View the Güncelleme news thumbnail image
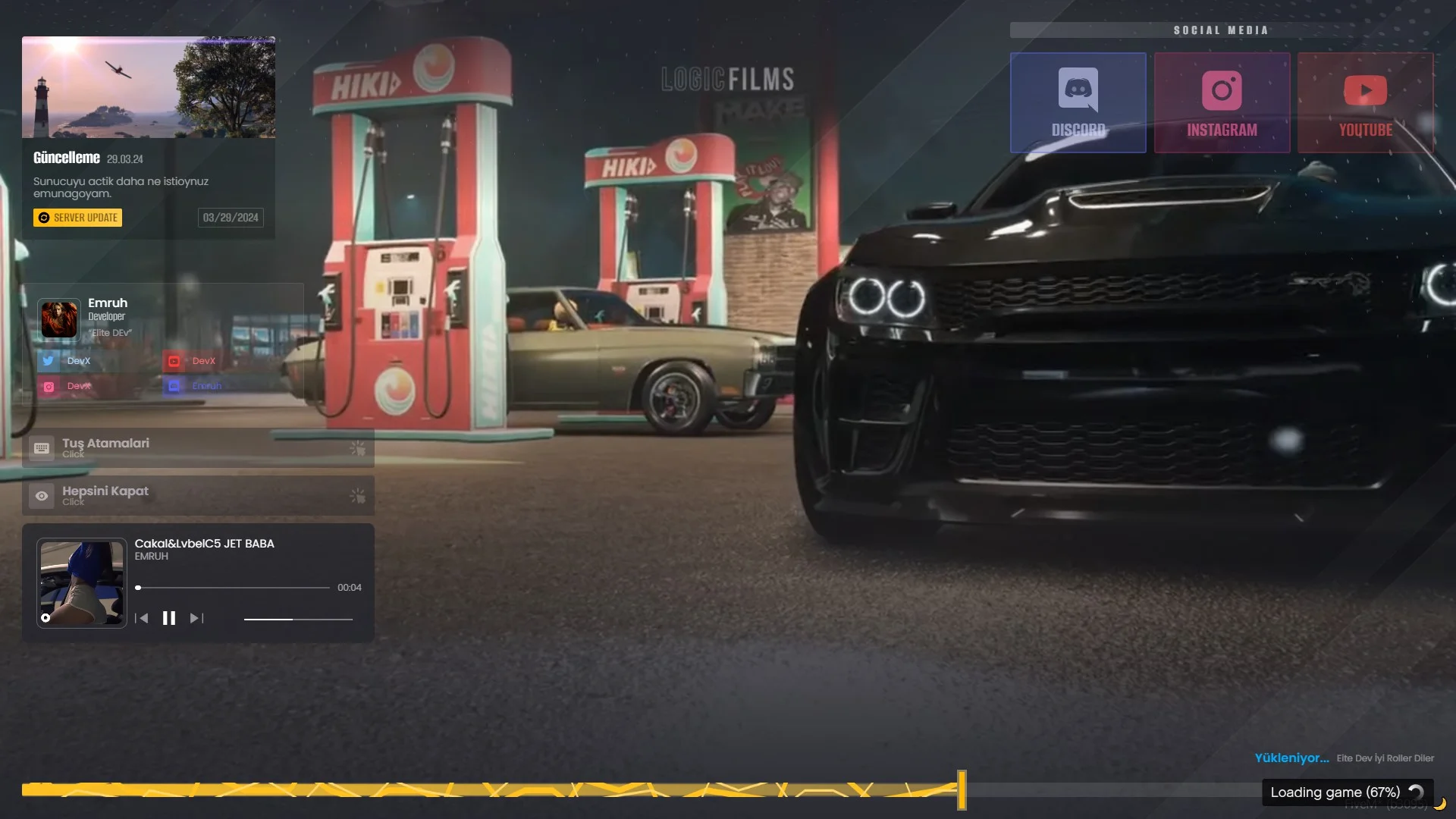The width and height of the screenshot is (1456, 819). click(149, 87)
